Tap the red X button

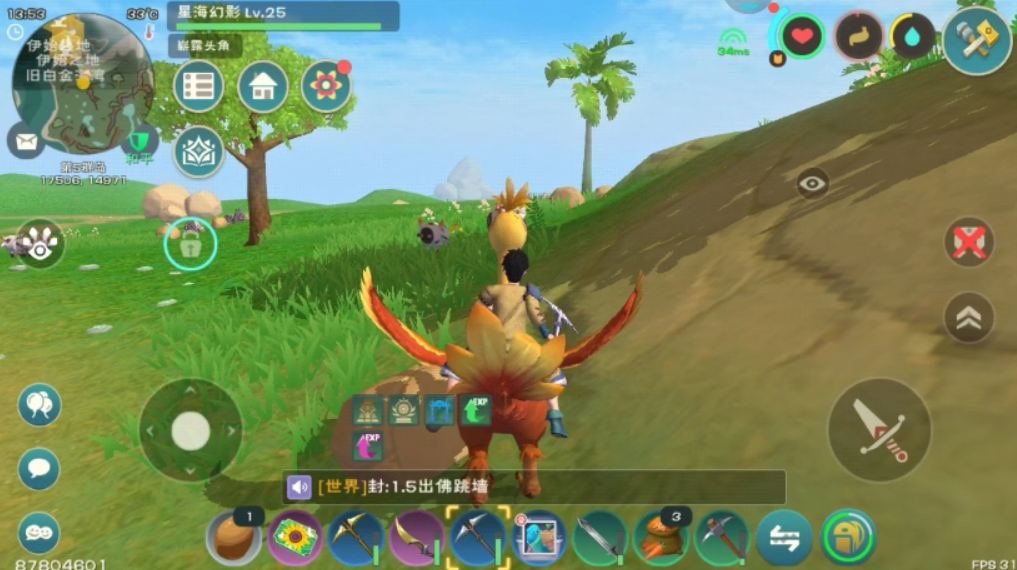click(x=969, y=243)
